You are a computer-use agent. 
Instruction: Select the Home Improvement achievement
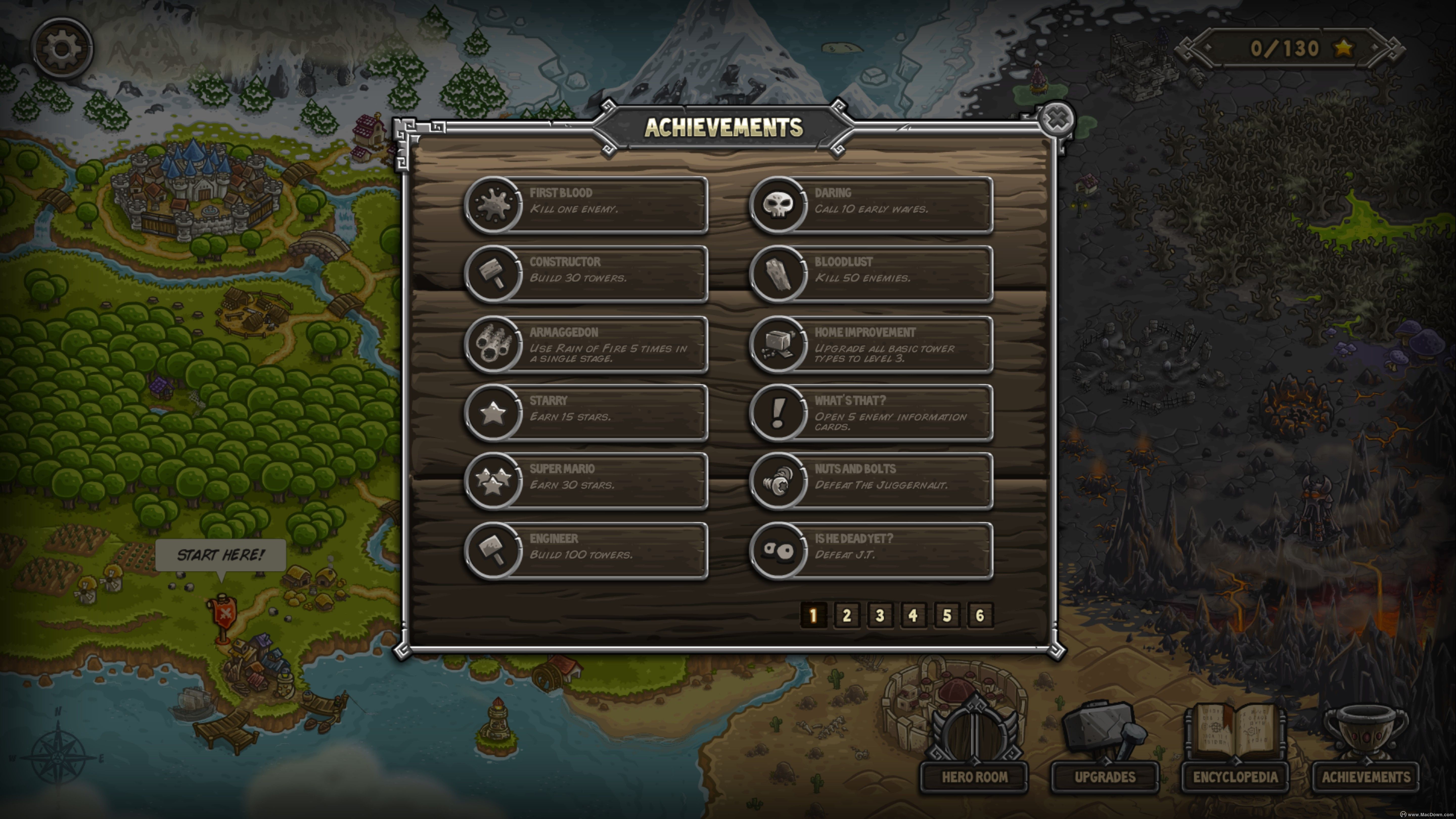[x=871, y=344]
